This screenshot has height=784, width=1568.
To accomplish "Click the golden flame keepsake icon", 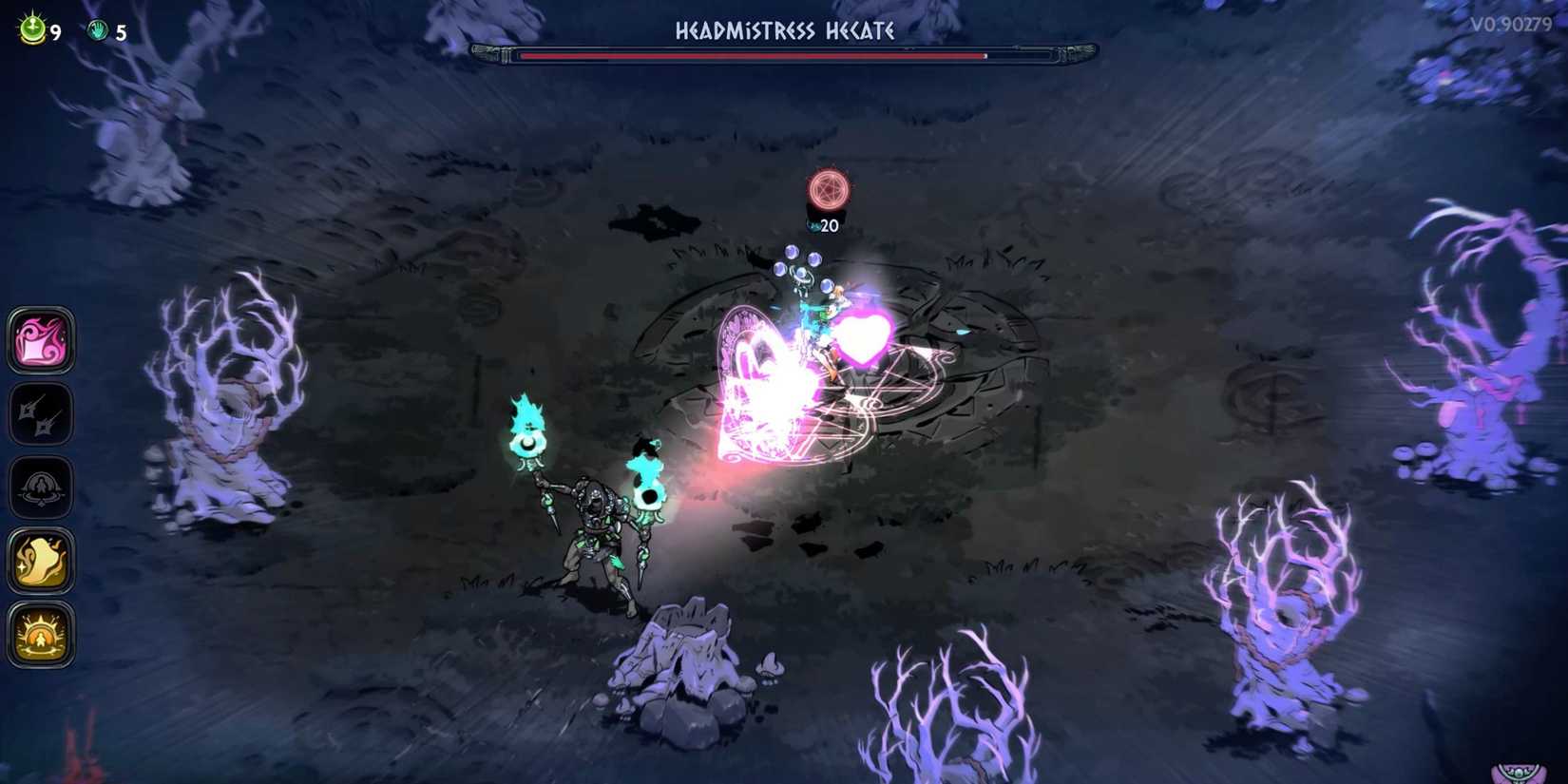I will (x=41, y=561).
